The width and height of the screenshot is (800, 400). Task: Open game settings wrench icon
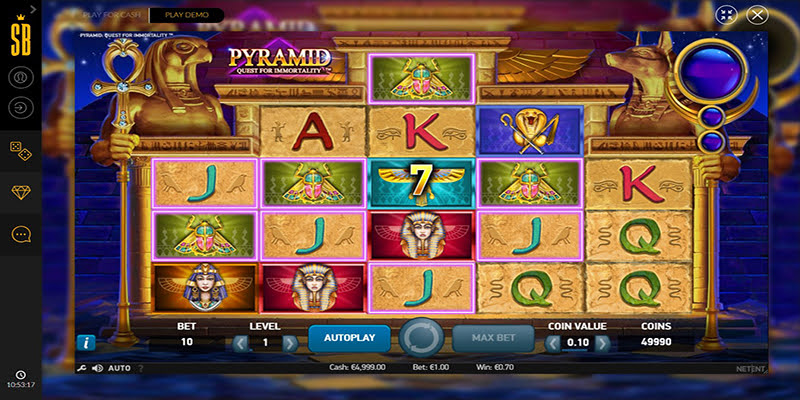coord(81,368)
